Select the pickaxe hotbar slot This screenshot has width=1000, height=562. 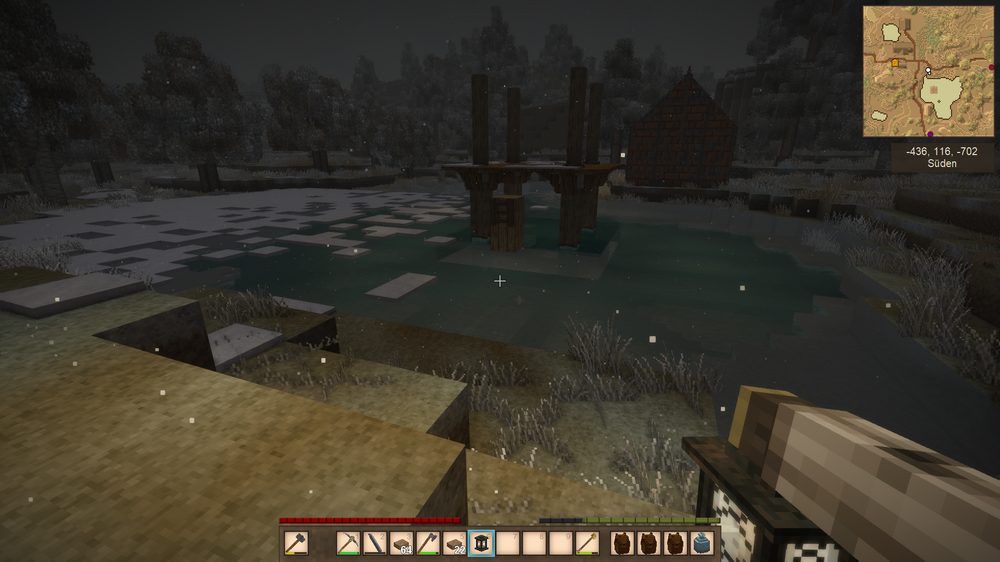click(x=348, y=543)
